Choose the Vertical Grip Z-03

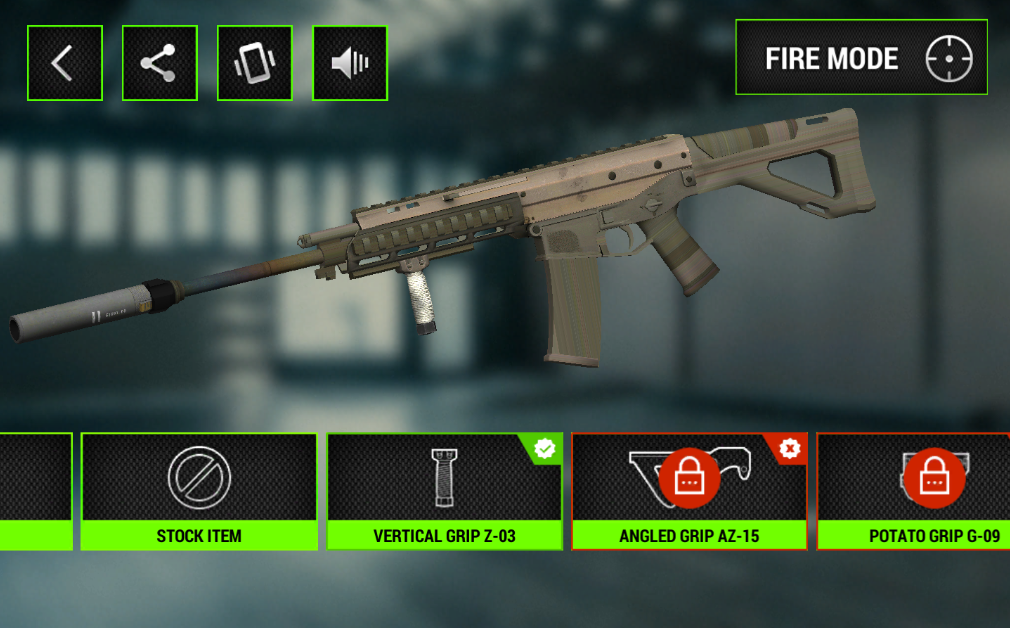(x=445, y=491)
